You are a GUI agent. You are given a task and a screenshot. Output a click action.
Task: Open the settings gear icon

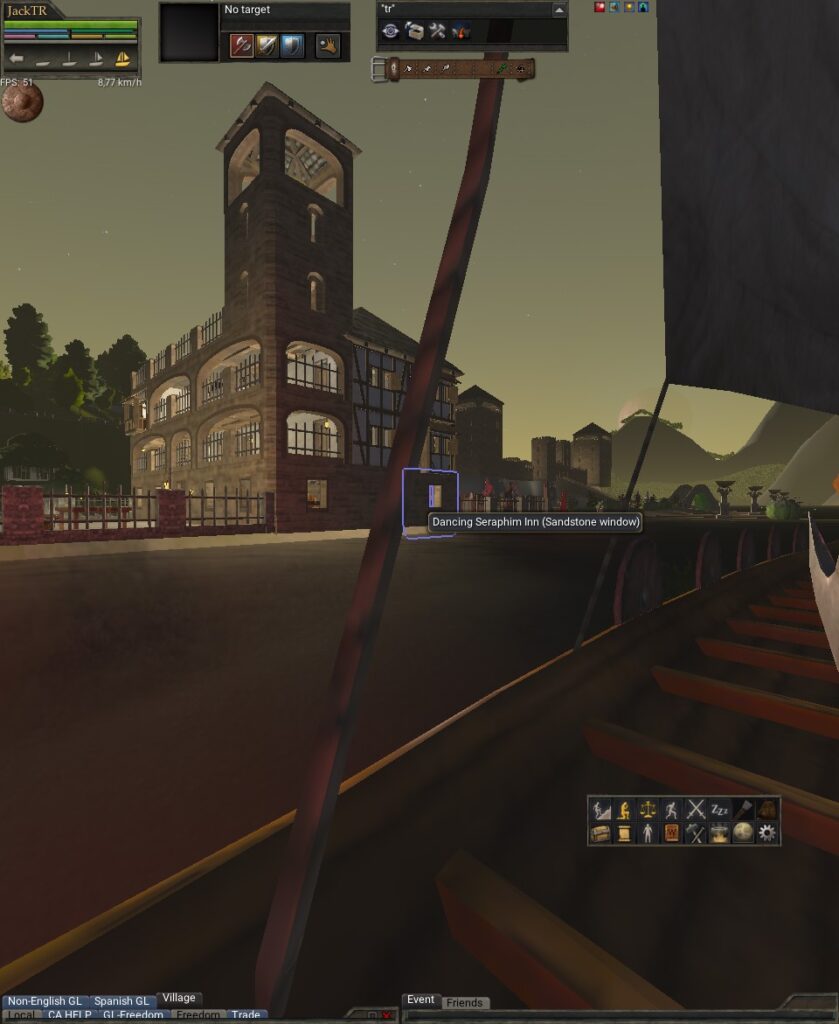[767, 833]
